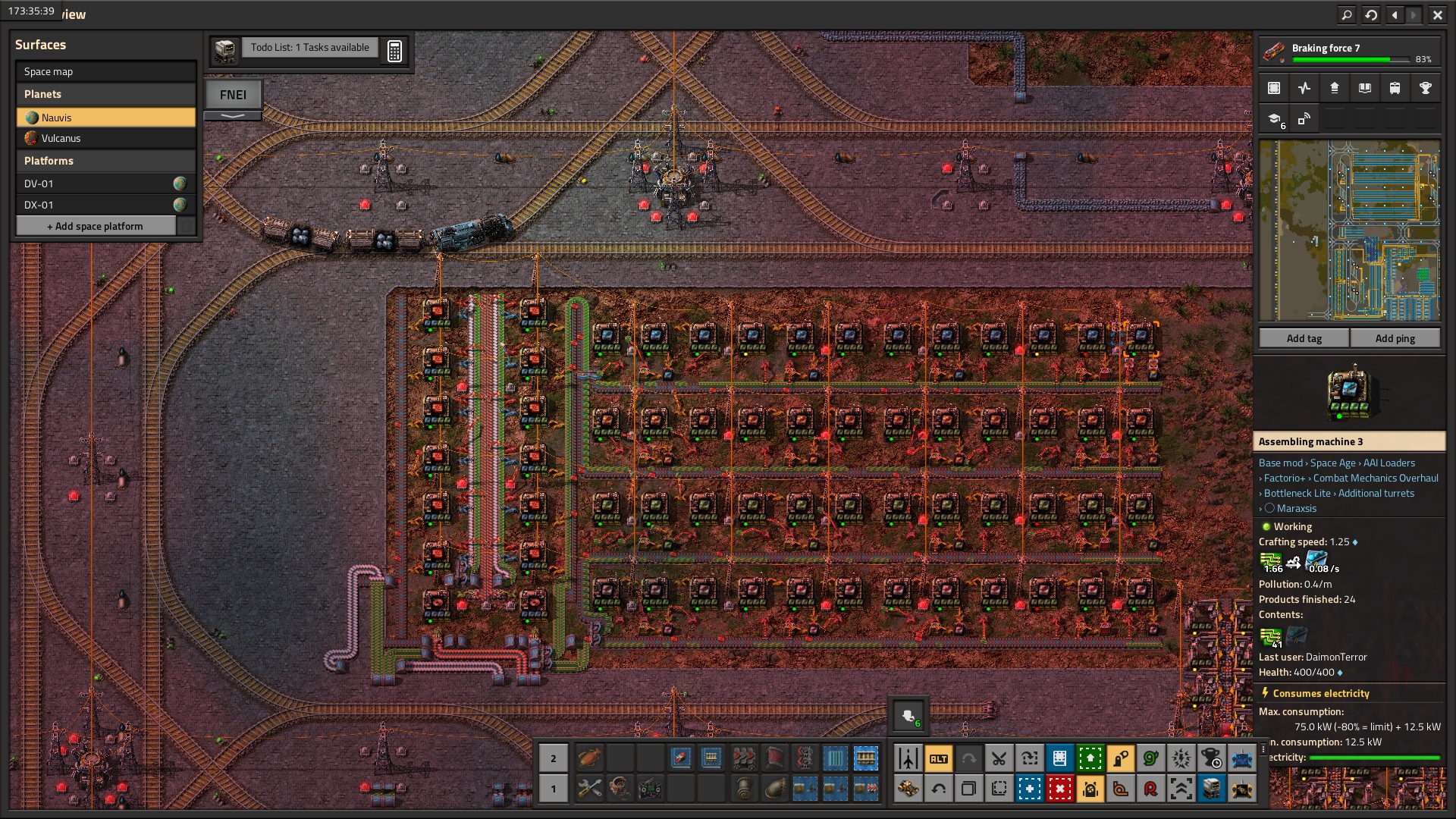The height and width of the screenshot is (819, 1456).
Task: Select the fish slot in the hotbar
Action: click(x=589, y=758)
